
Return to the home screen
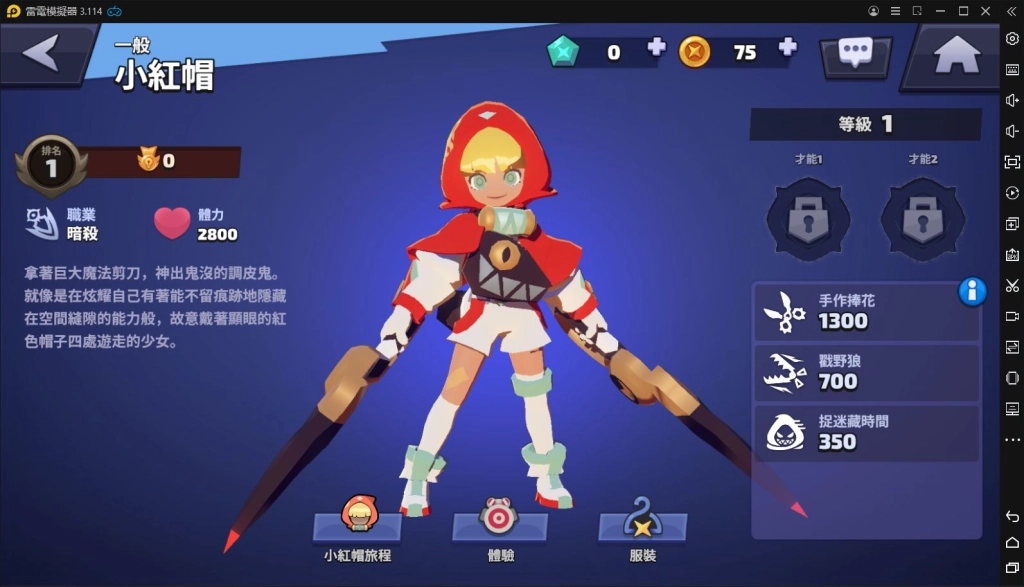pyautogui.click(x=956, y=55)
